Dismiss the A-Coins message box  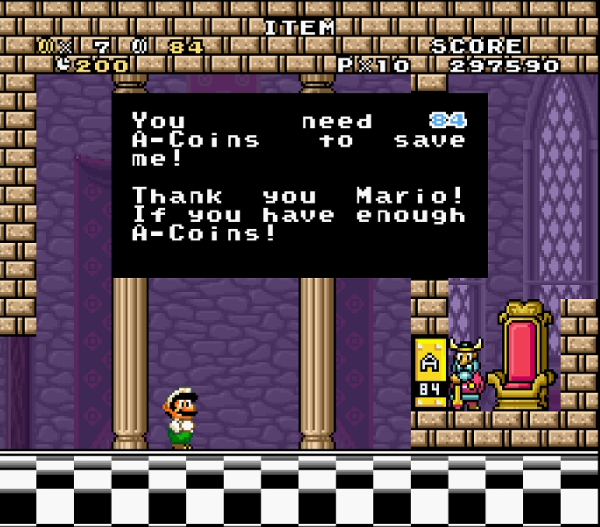pyautogui.click(x=299, y=185)
